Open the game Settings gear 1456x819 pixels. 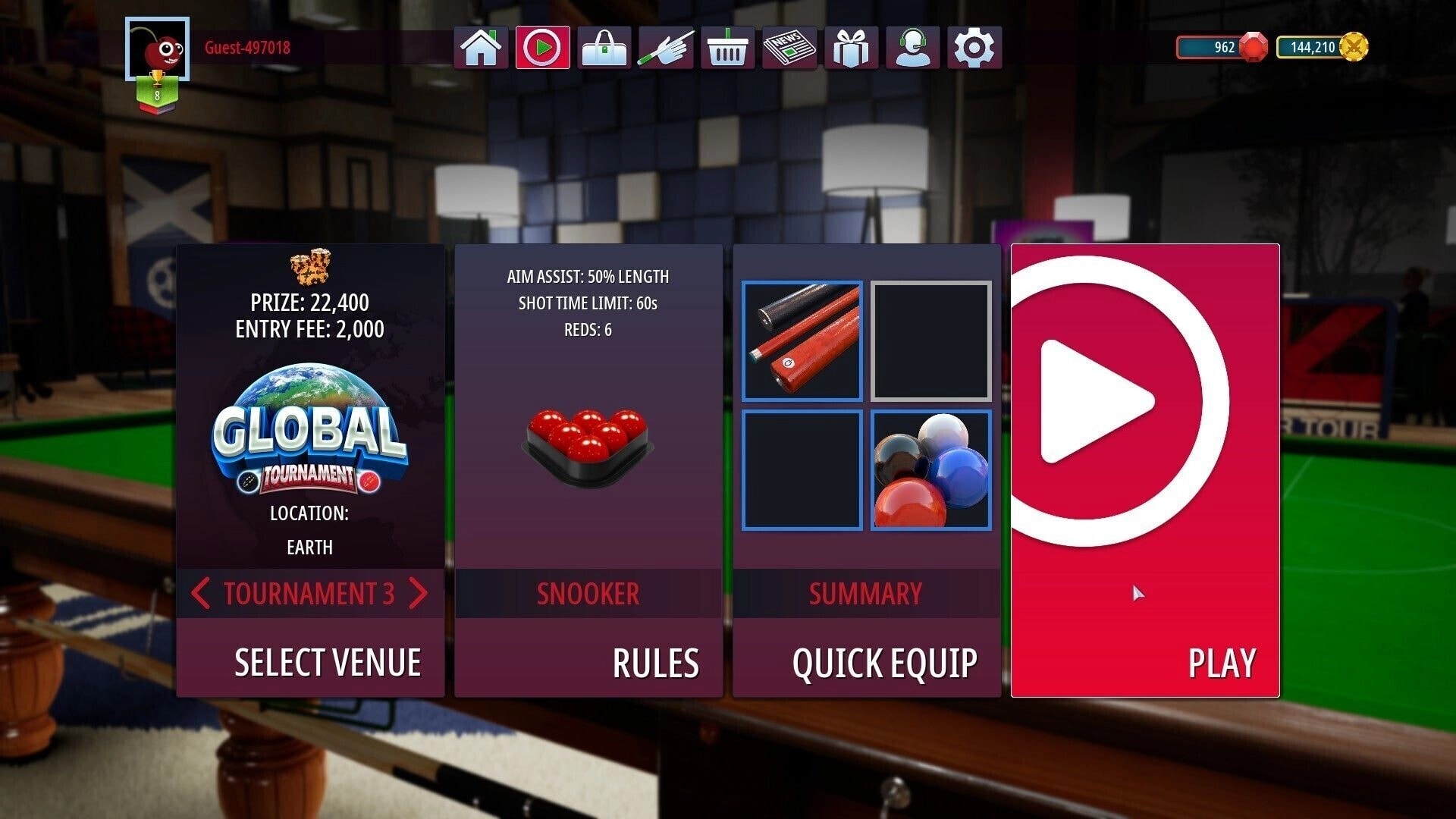[974, 47]
